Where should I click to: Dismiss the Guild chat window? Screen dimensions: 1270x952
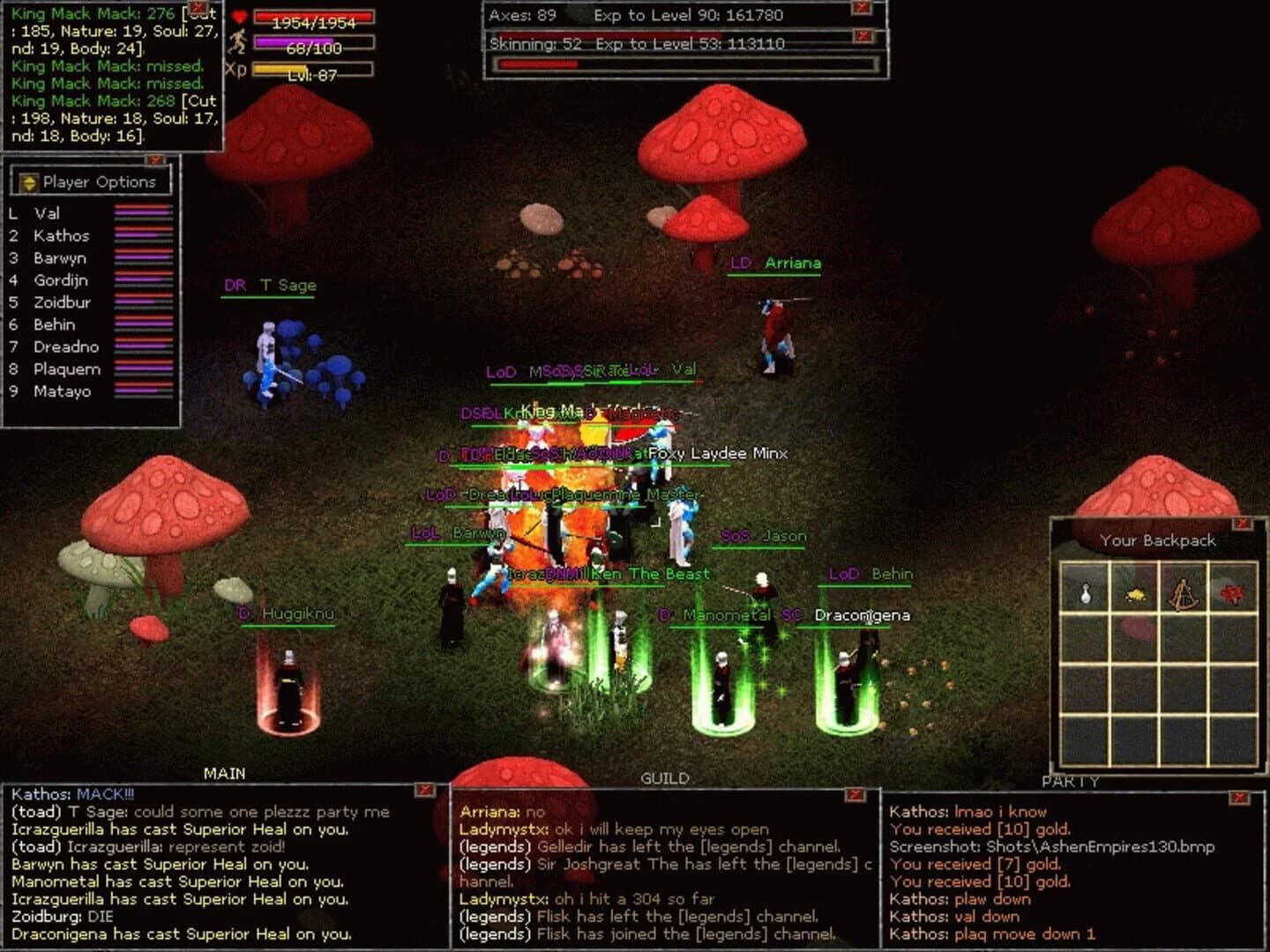click(854, 795)
